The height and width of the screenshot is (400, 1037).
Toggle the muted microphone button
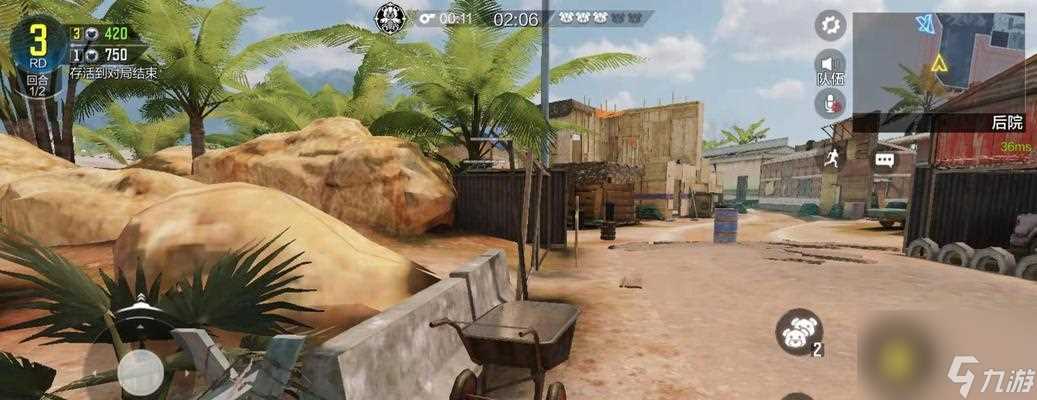pyautogui.click(x=830, y=103)
